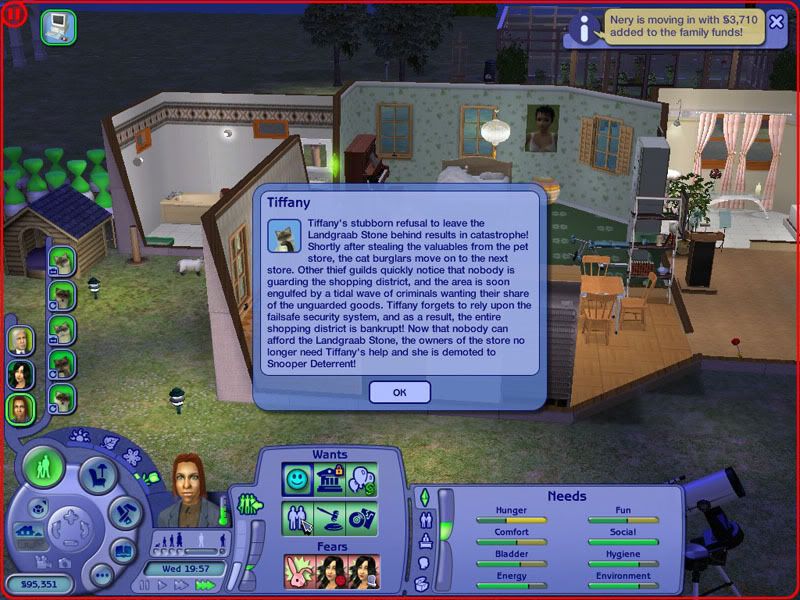Select the black-haired woman's portrait

coord(20,375)
